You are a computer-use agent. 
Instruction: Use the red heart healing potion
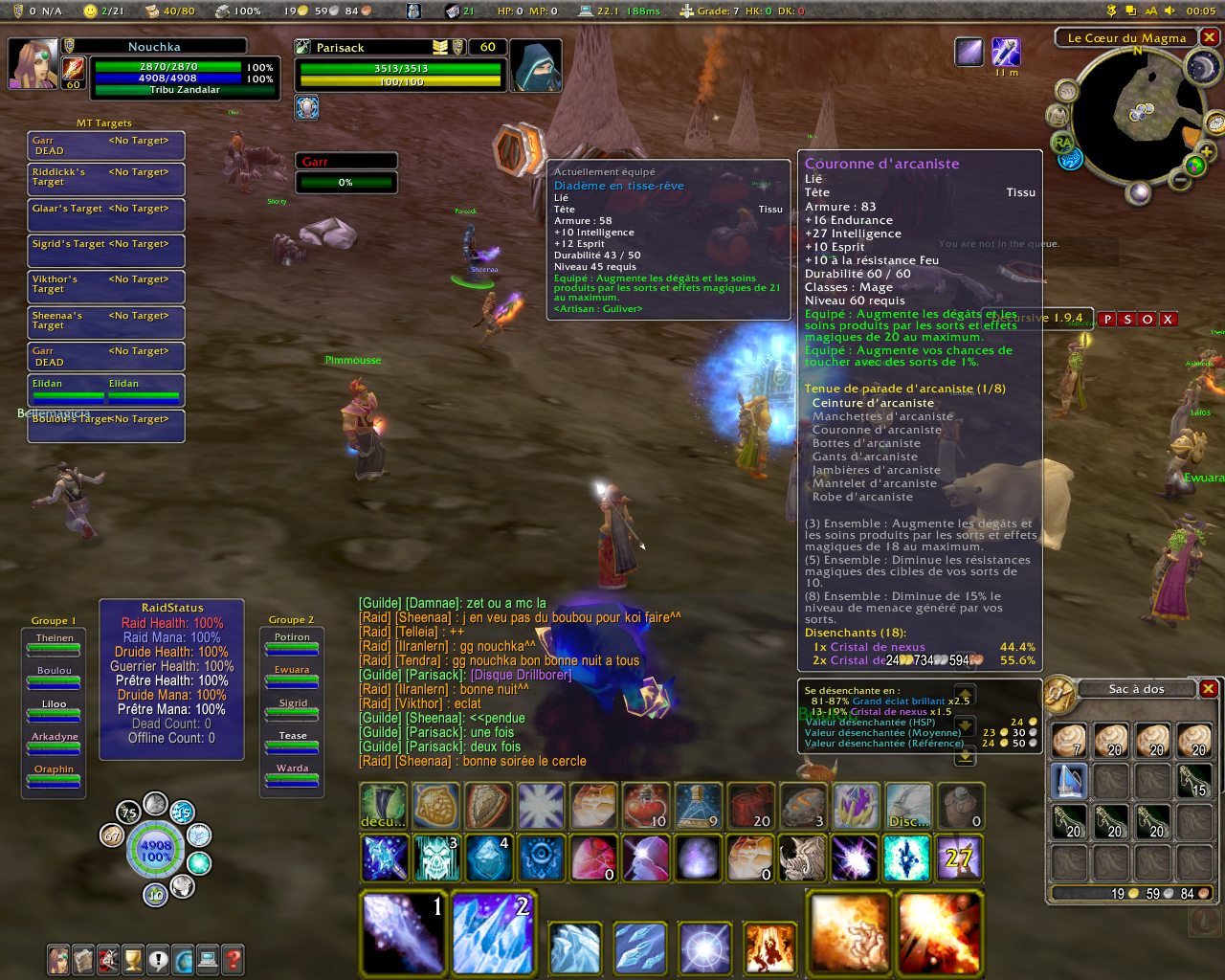[646, 806]
